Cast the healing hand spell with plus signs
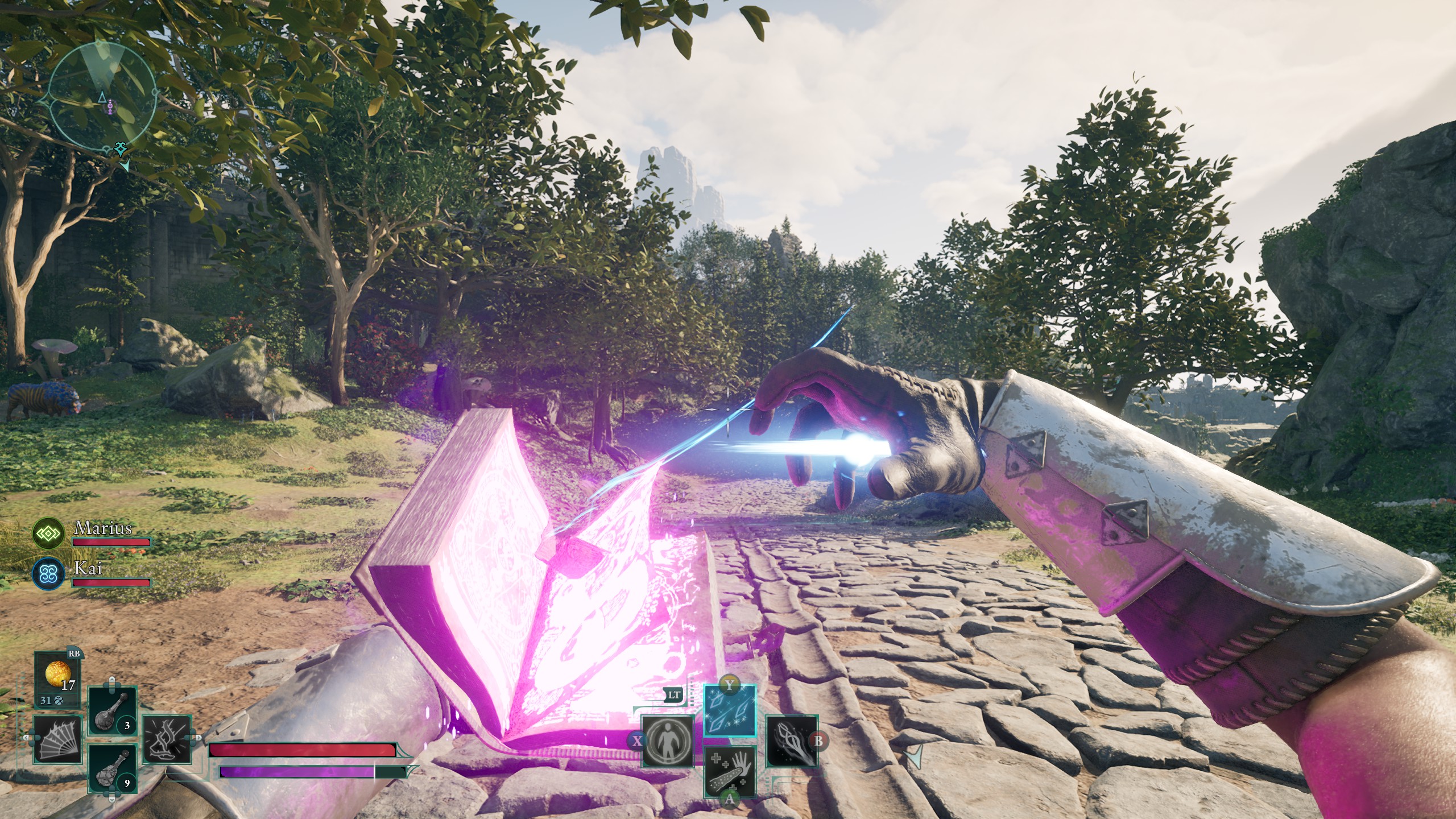Viewport: 1456px width, 819px height. 730,771
